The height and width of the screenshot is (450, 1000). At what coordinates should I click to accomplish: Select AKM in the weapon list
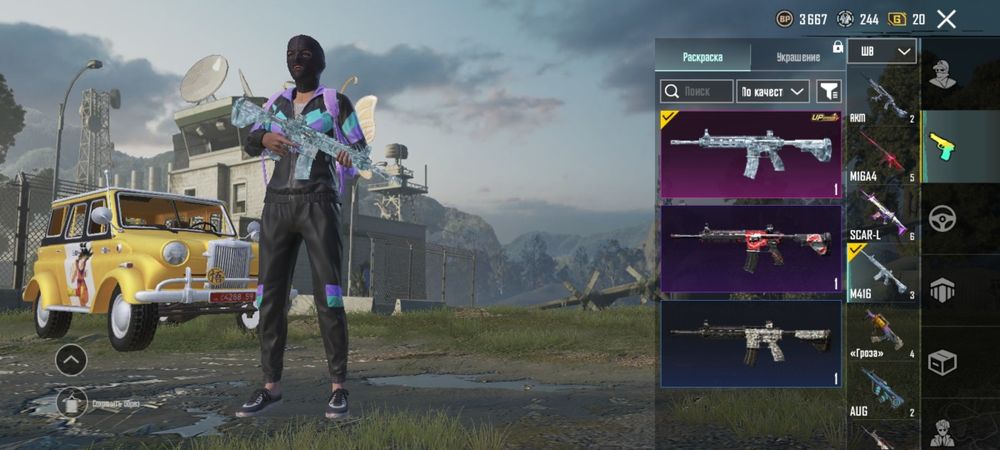[x=882, y=98]
